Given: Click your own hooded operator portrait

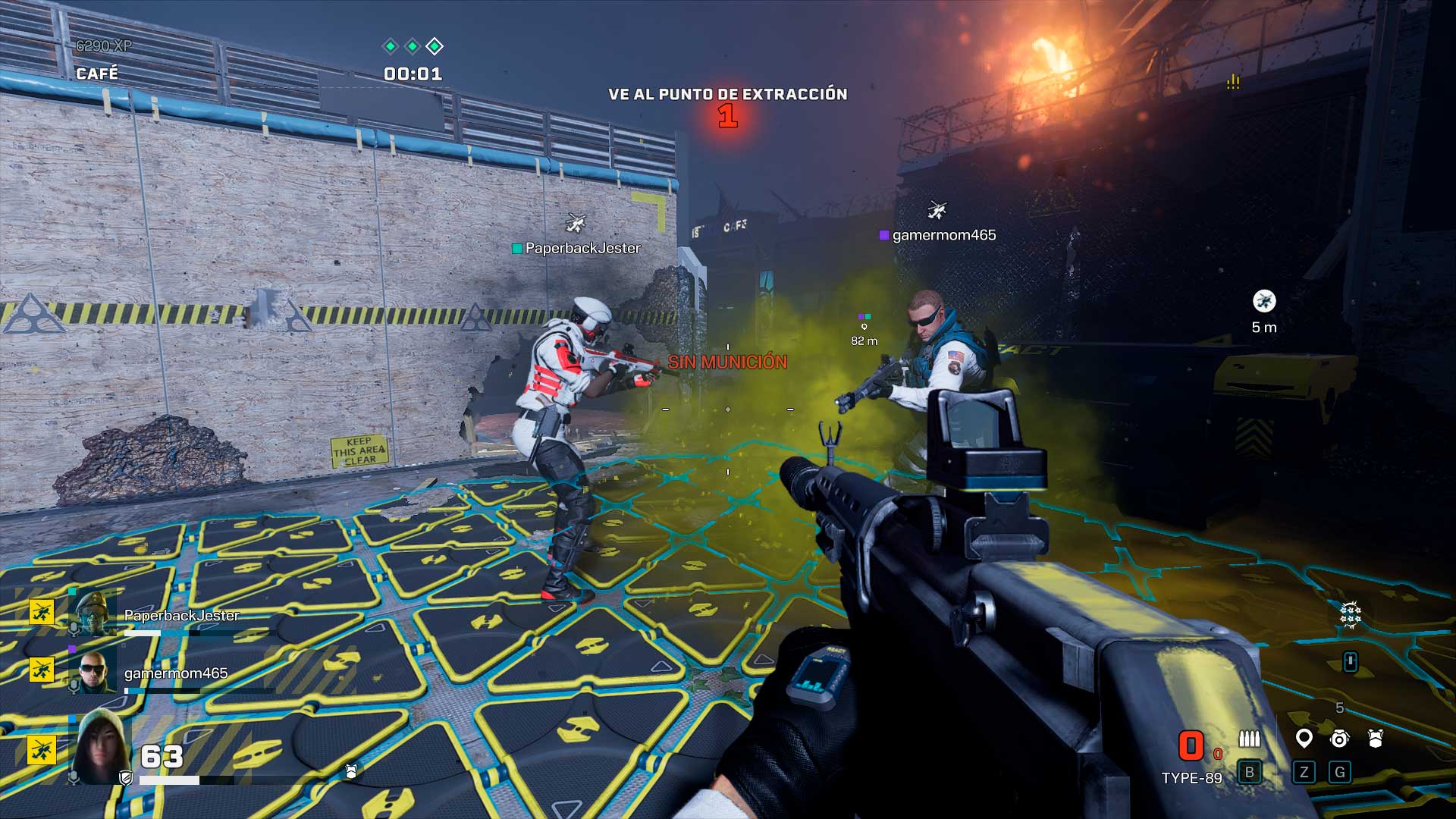Looking at the screenshot, I should tap(99, 747).
